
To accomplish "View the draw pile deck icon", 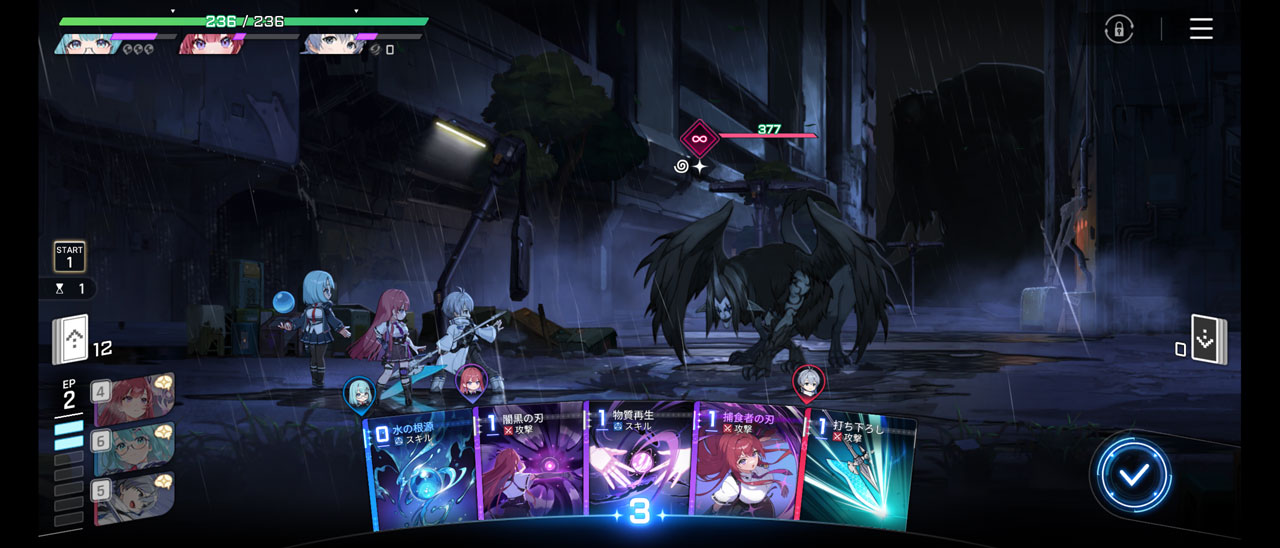I will click(71, 340).
